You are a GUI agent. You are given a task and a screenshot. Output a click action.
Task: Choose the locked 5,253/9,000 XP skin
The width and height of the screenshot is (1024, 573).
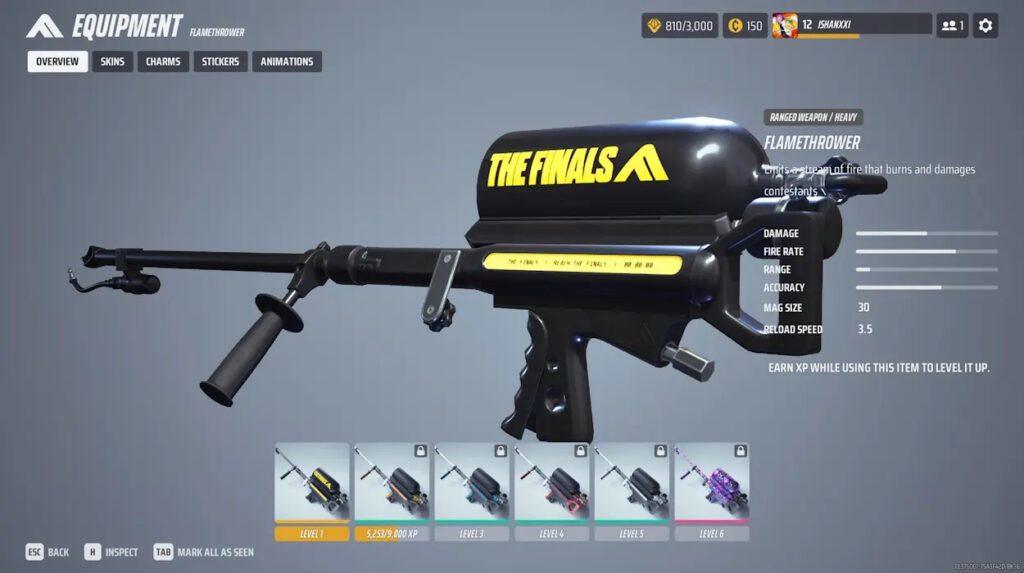[392, 483]
